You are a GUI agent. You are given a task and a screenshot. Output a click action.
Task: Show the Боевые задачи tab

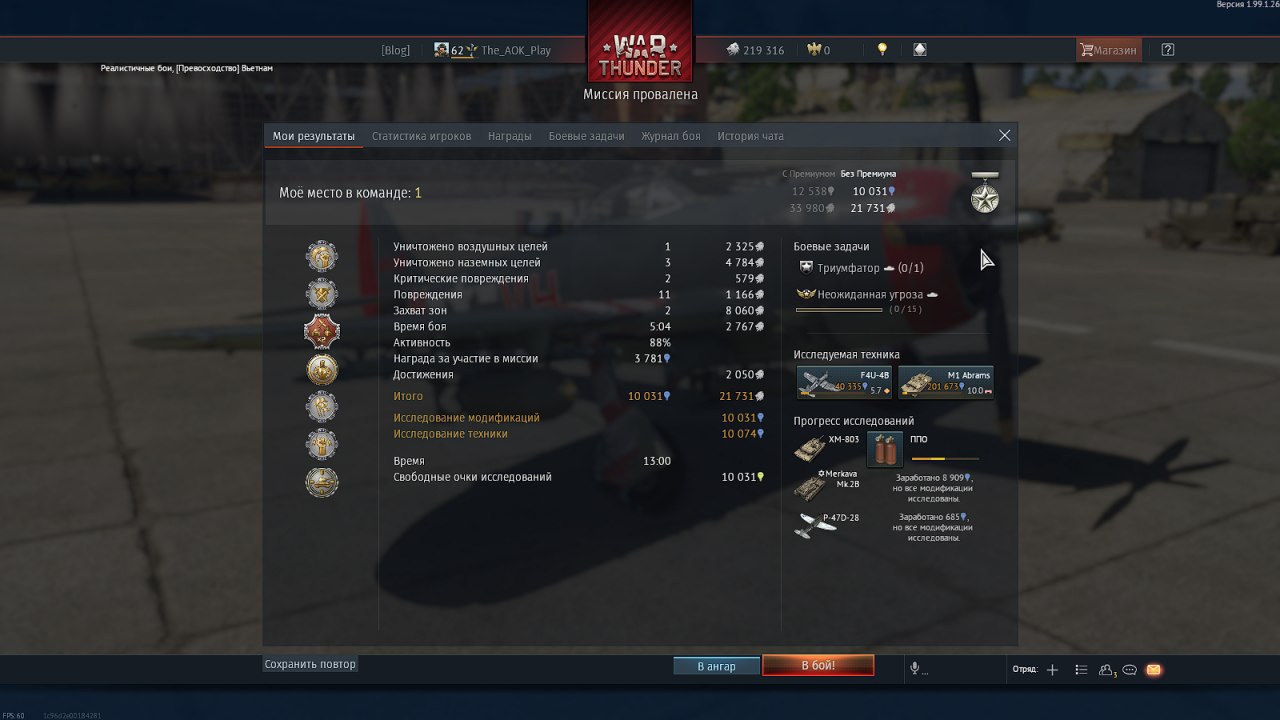586,136
